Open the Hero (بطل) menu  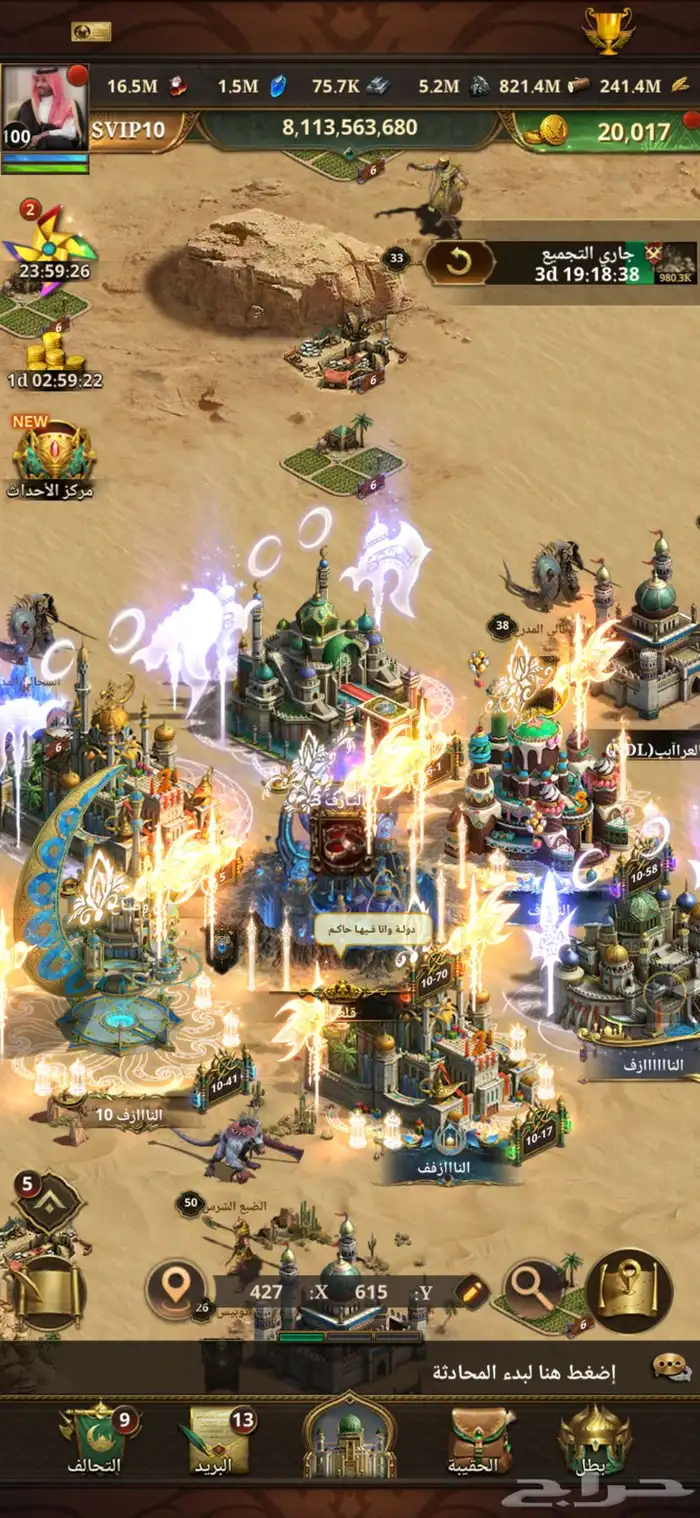tap(594, 1442)
